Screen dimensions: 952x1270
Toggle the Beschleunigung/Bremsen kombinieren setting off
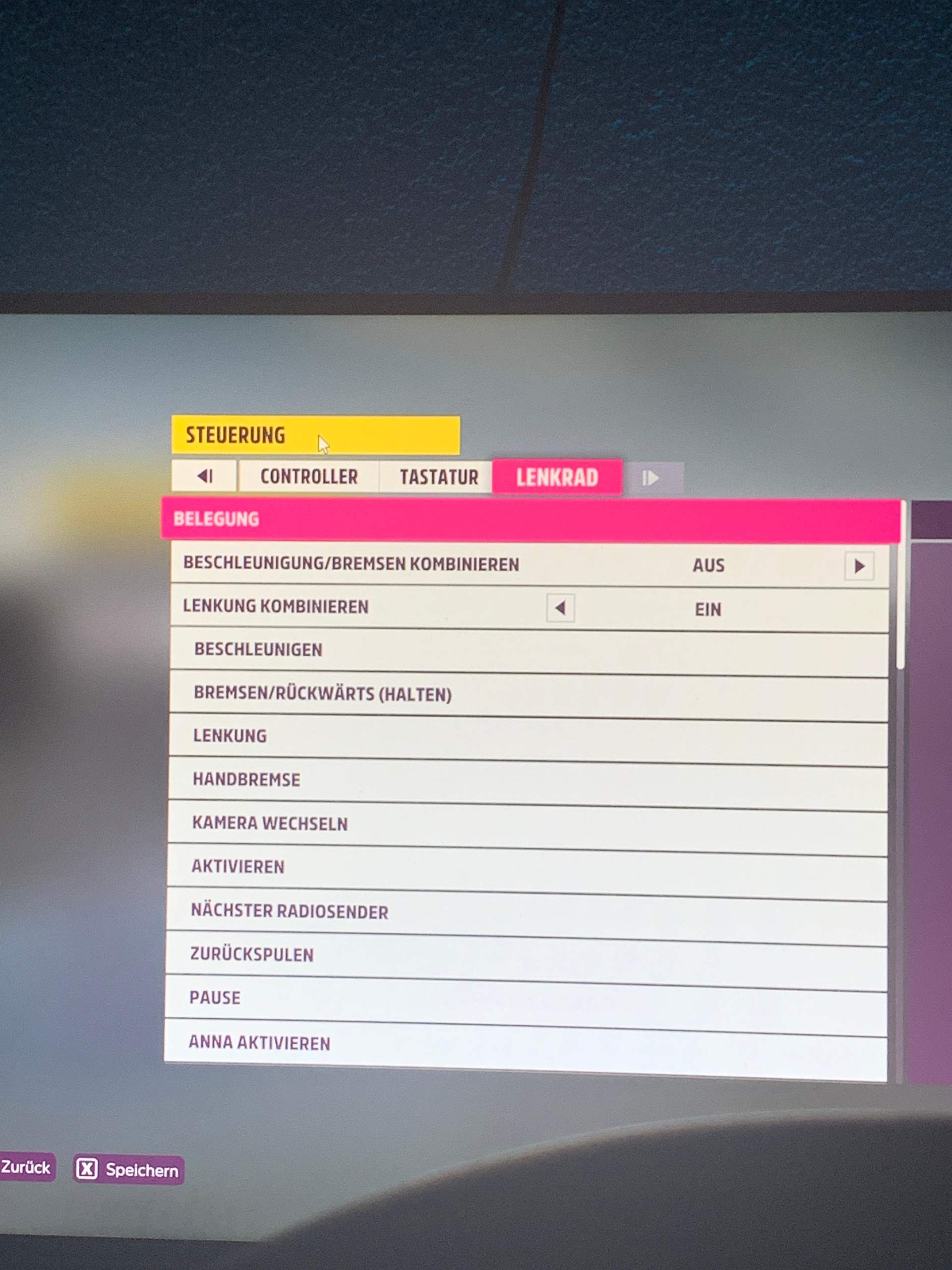[x=858, y=565]
